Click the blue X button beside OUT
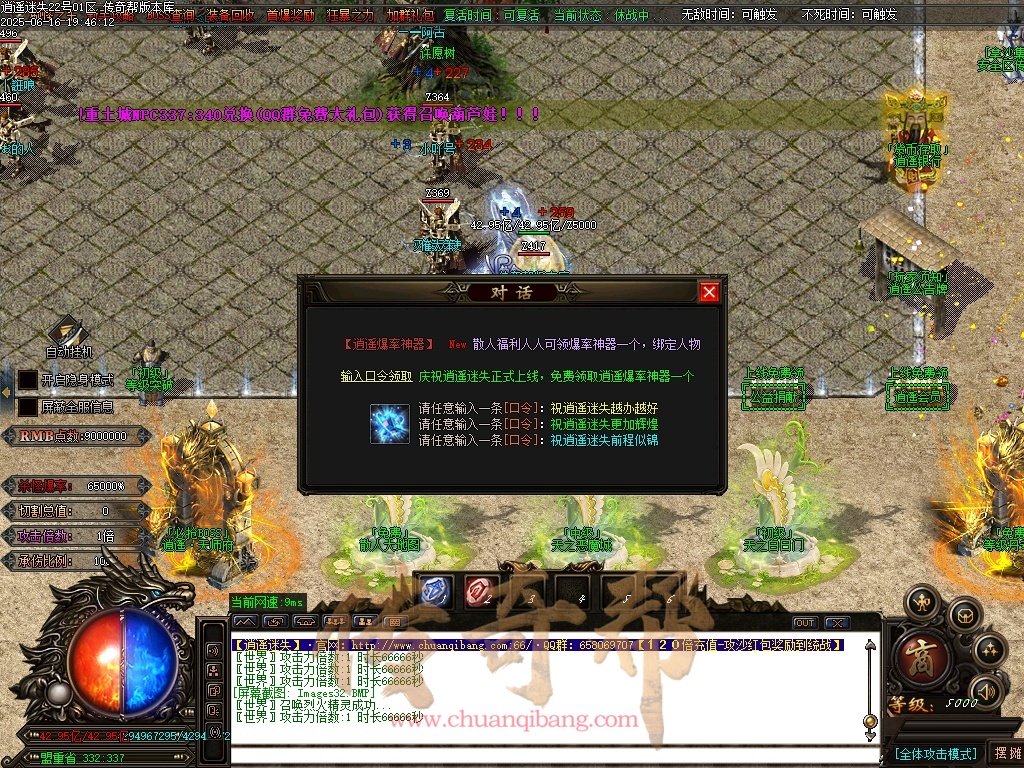1024x768 pixels. click(836, 623)
